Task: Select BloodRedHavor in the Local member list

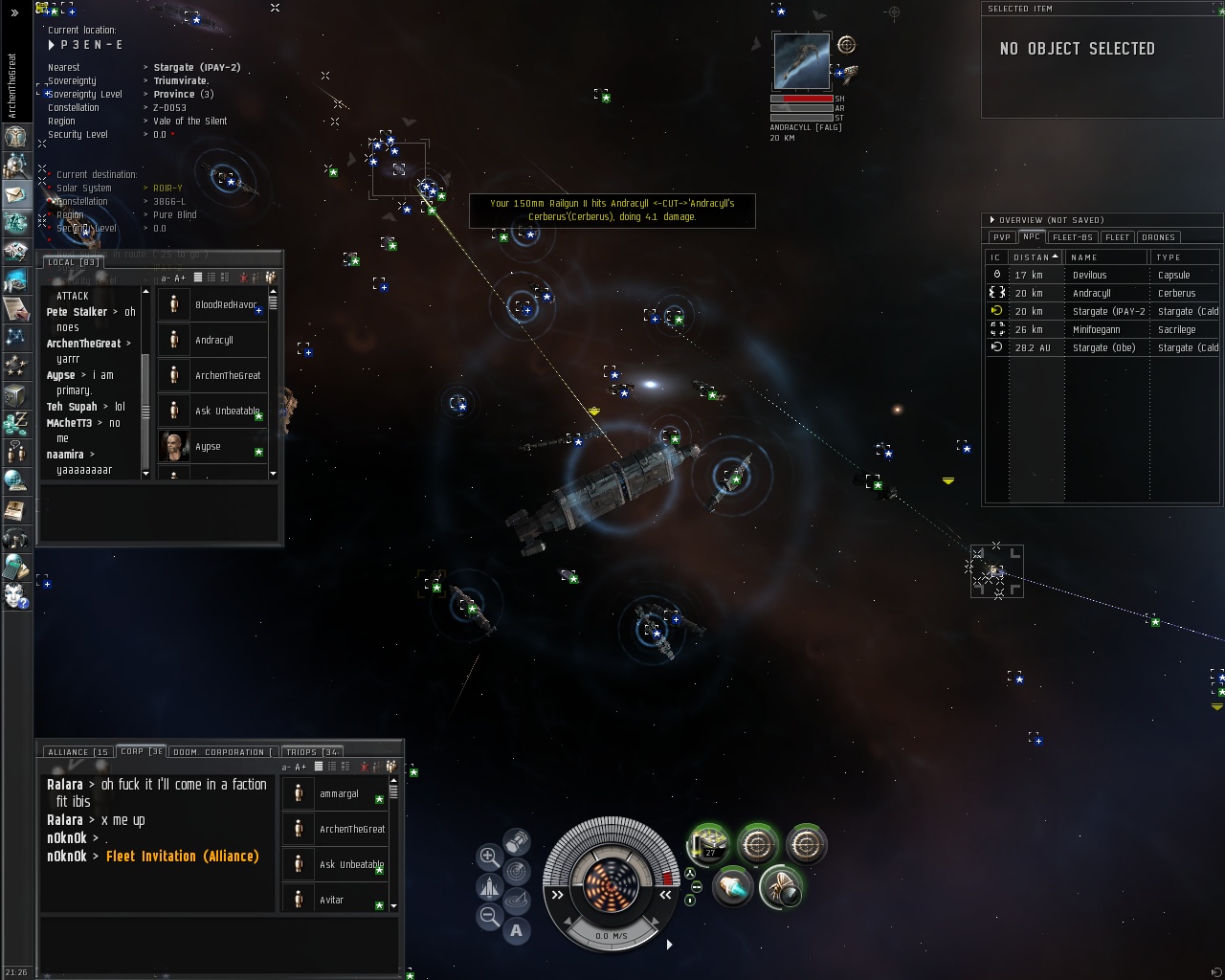Action: pyautogui.click(x=225, y=305)
